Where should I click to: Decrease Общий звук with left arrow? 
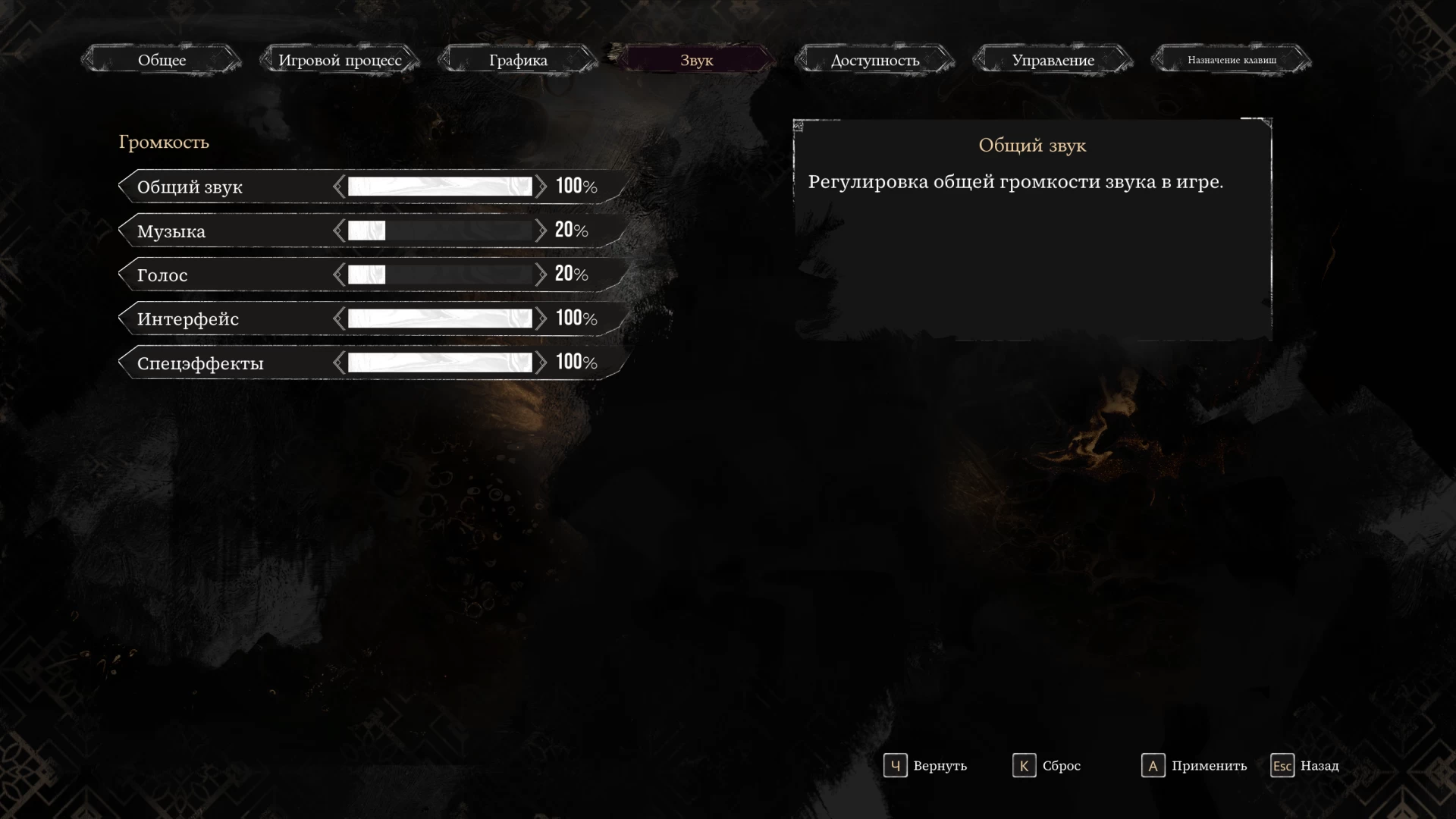pos(338,187)
